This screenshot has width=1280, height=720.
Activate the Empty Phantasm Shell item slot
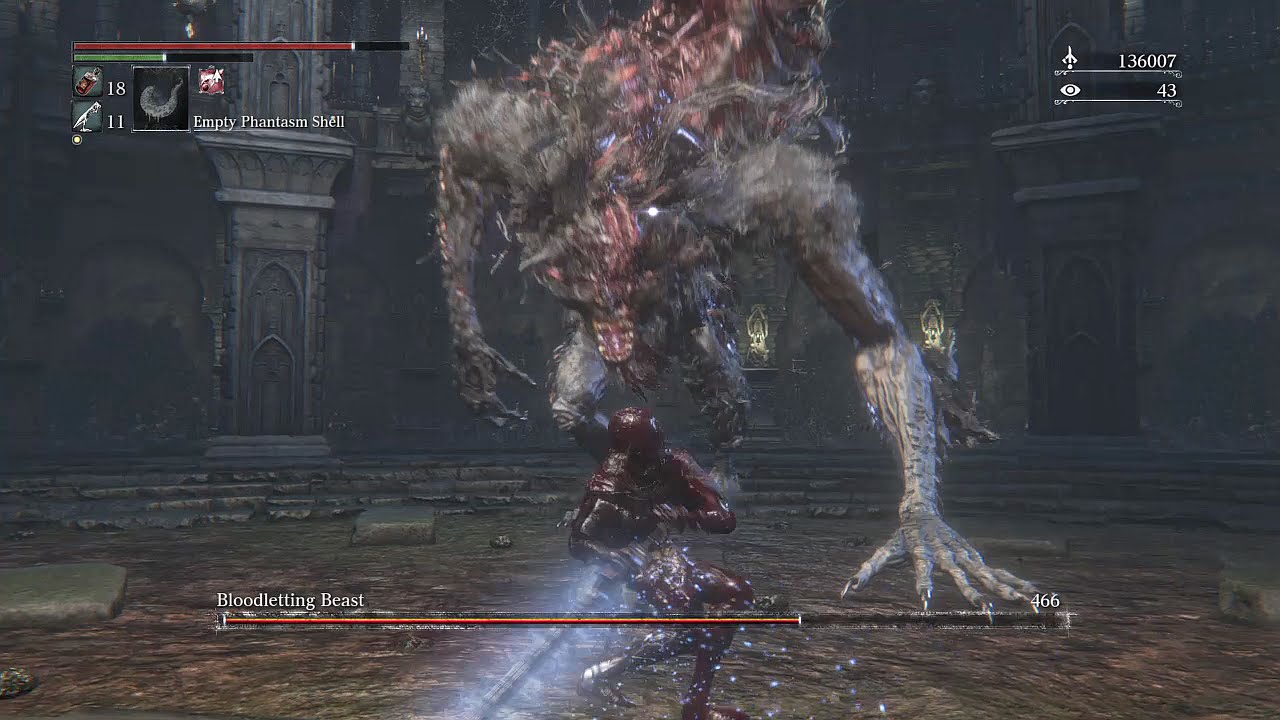[161, 99]
